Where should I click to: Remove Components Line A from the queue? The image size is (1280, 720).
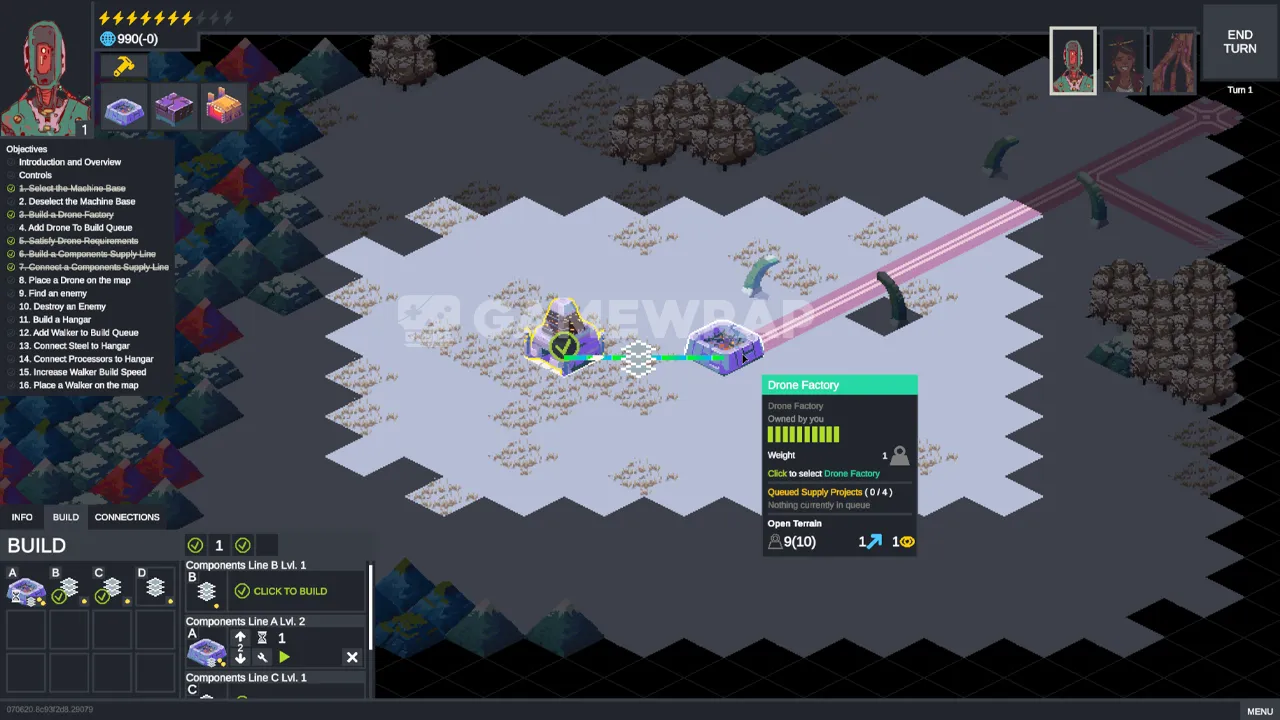point(352,657)
